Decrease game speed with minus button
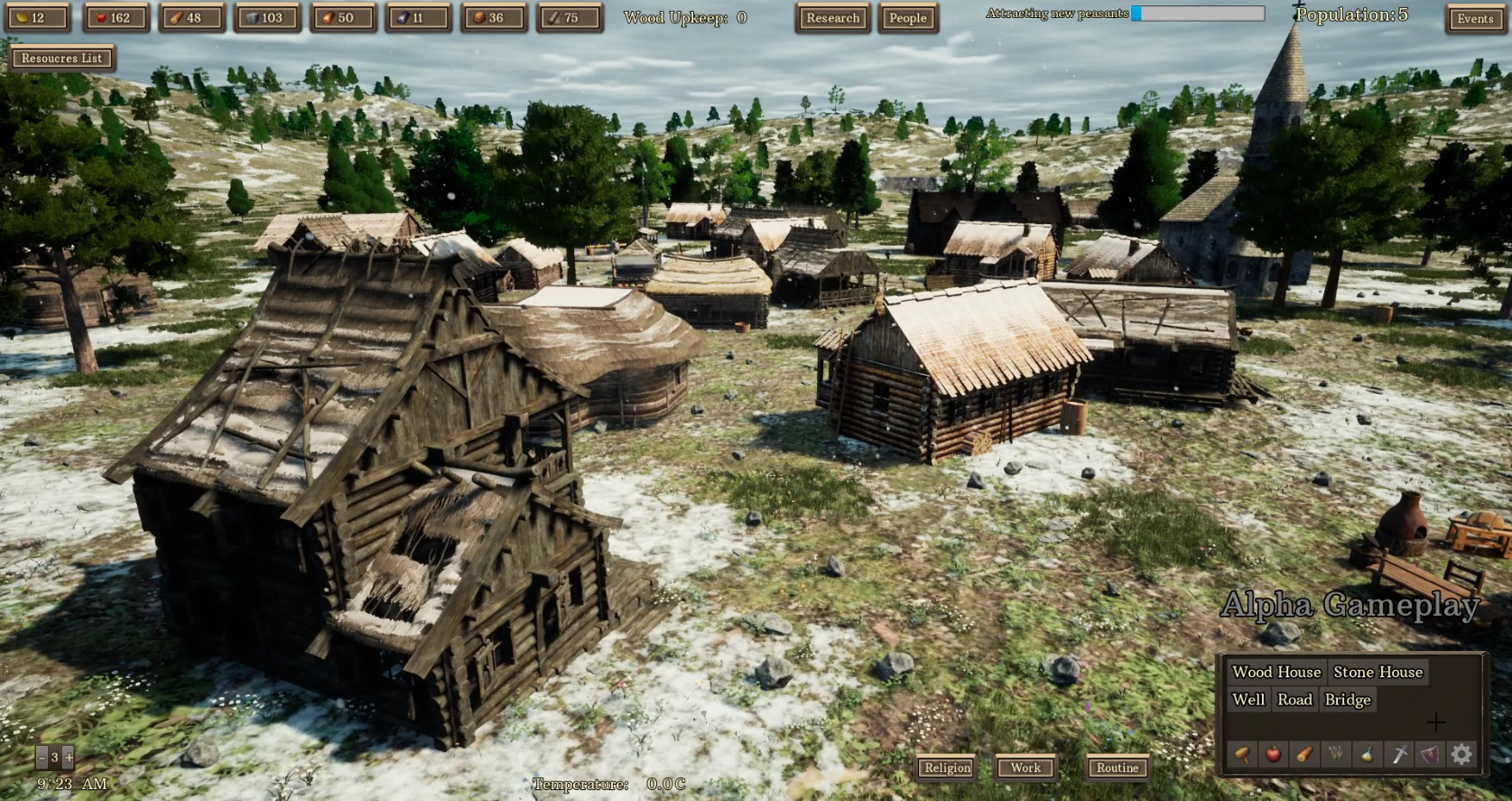This screenshot has width=1512, height=801. click(x=42, y=758)
